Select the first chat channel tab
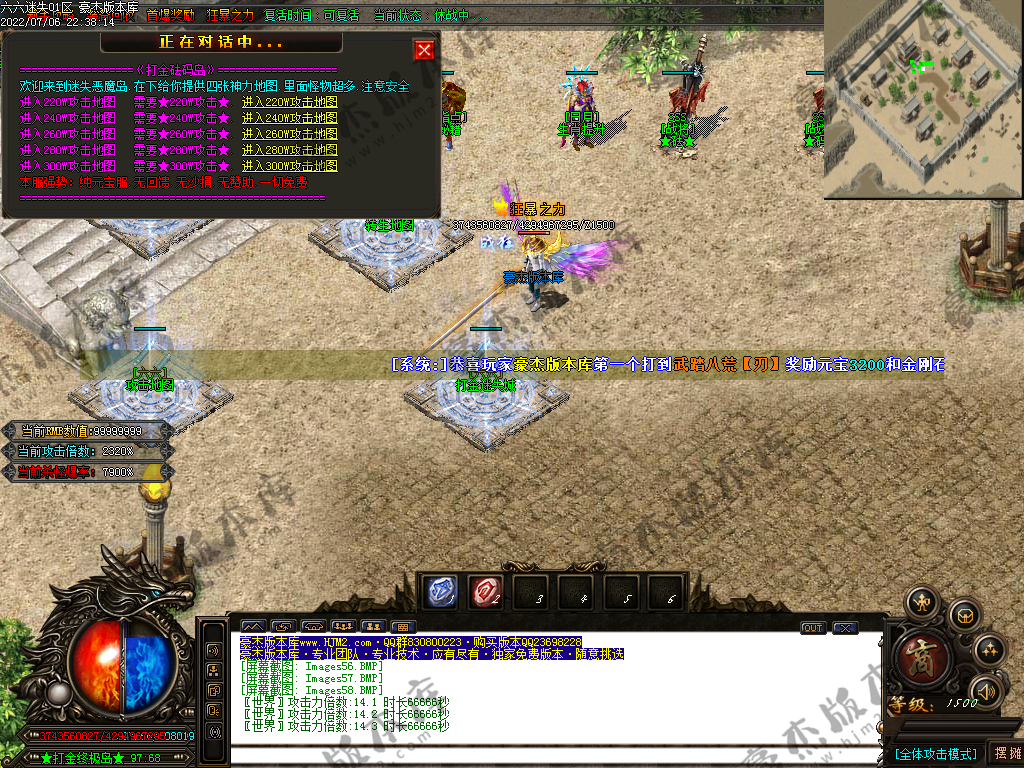 (x=253, y=627)
